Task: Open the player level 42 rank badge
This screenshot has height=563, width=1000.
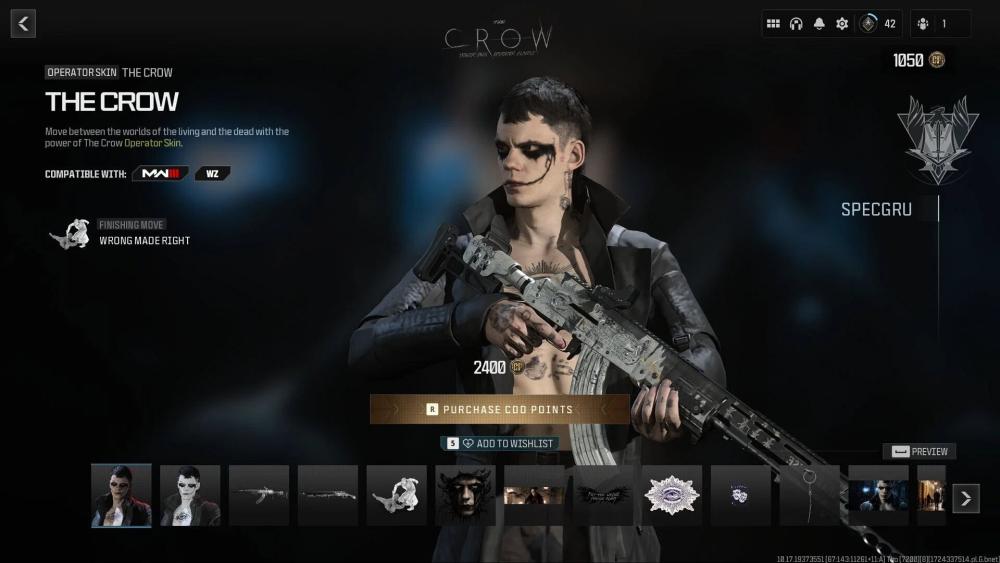Action: [869, 24]
